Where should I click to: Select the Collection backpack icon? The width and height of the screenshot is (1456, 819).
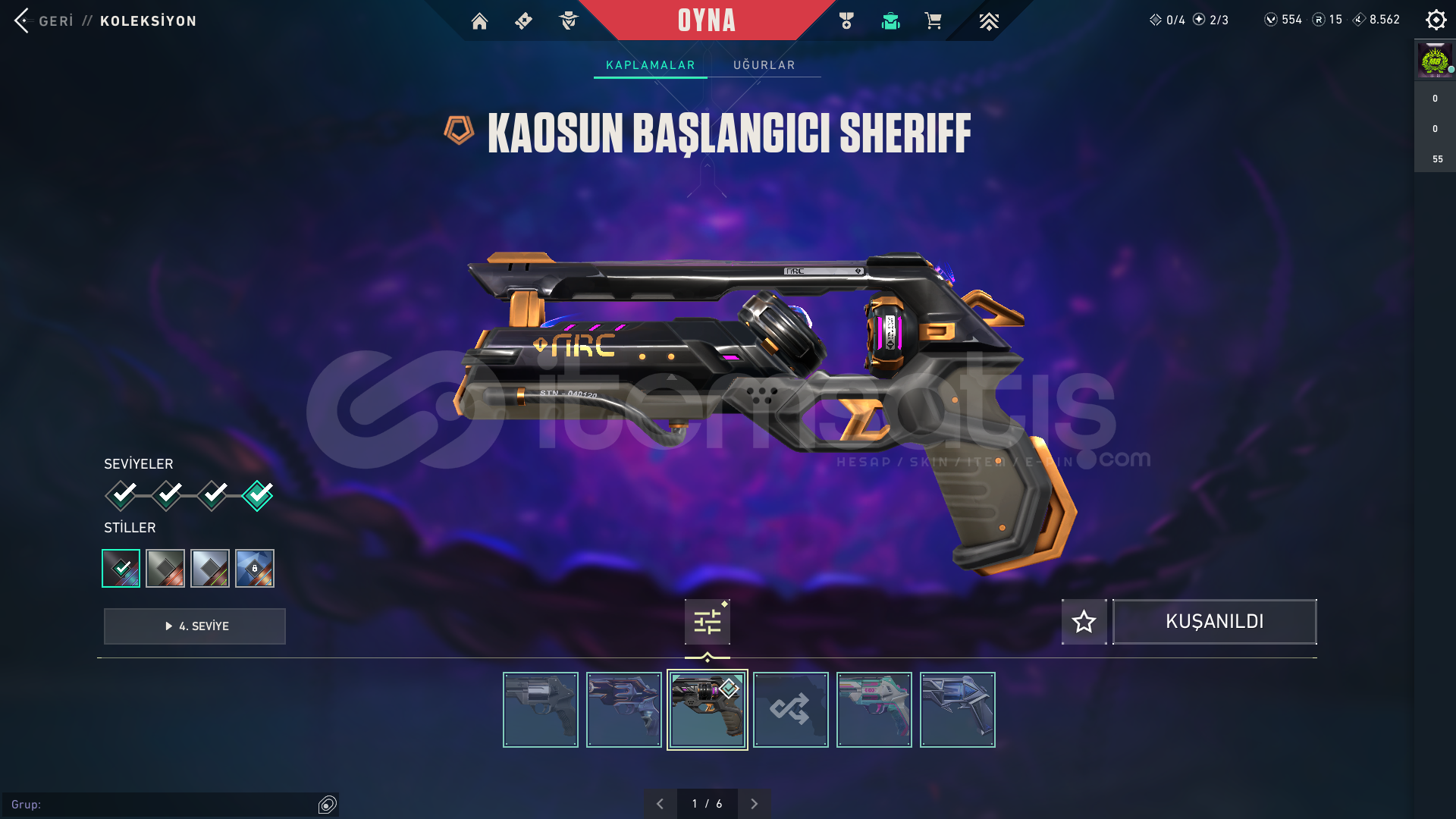point(891,21)
